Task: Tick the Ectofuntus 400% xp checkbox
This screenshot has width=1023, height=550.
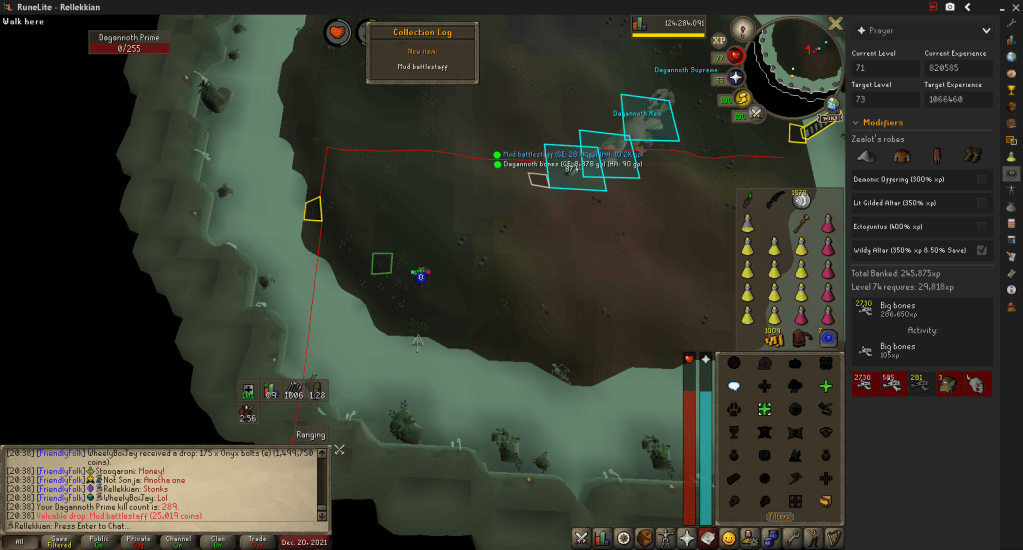Action: pyautogui.click(x=981, y=227)
